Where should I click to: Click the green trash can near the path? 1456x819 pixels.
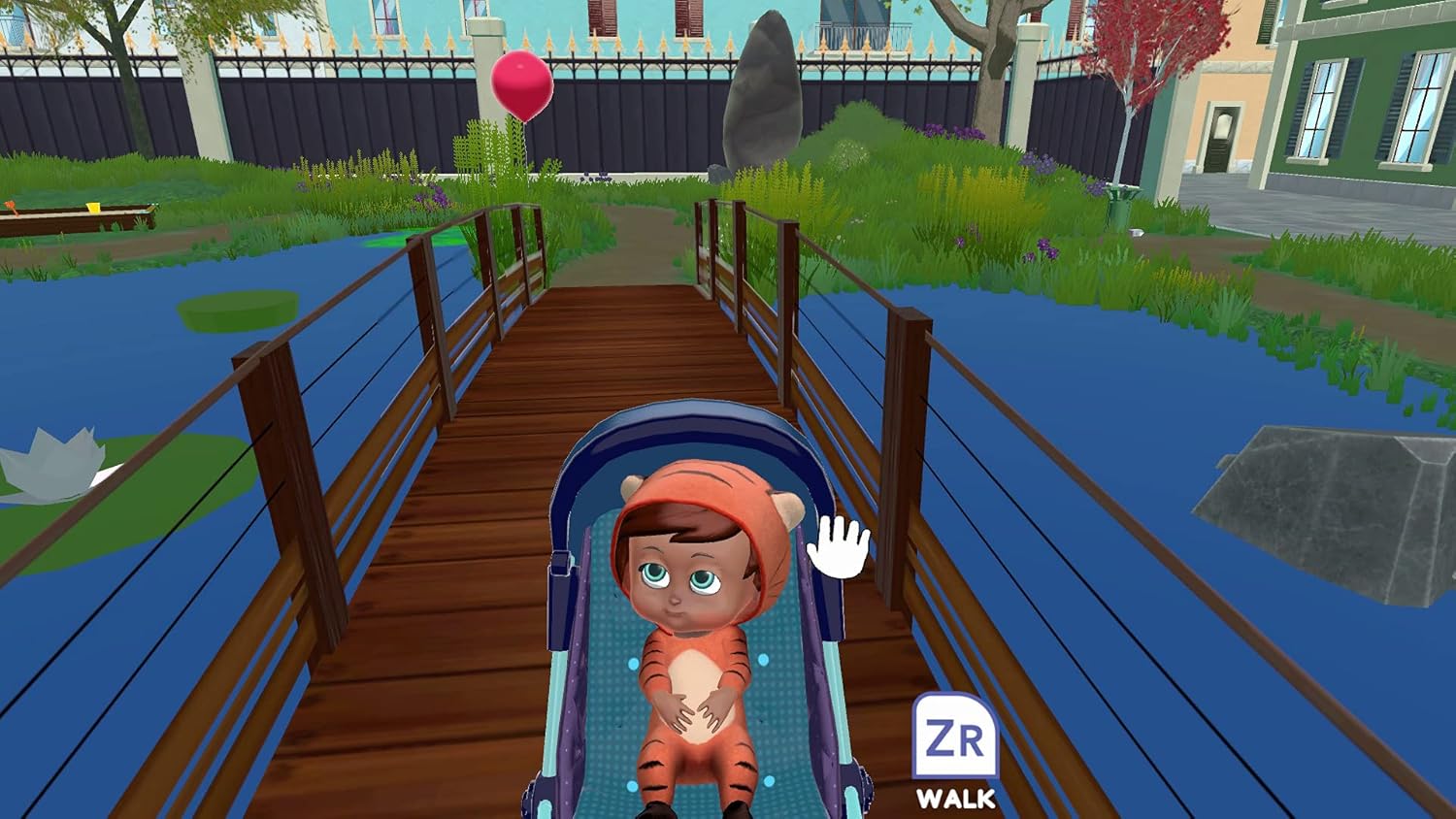(x=1118, y=204)
